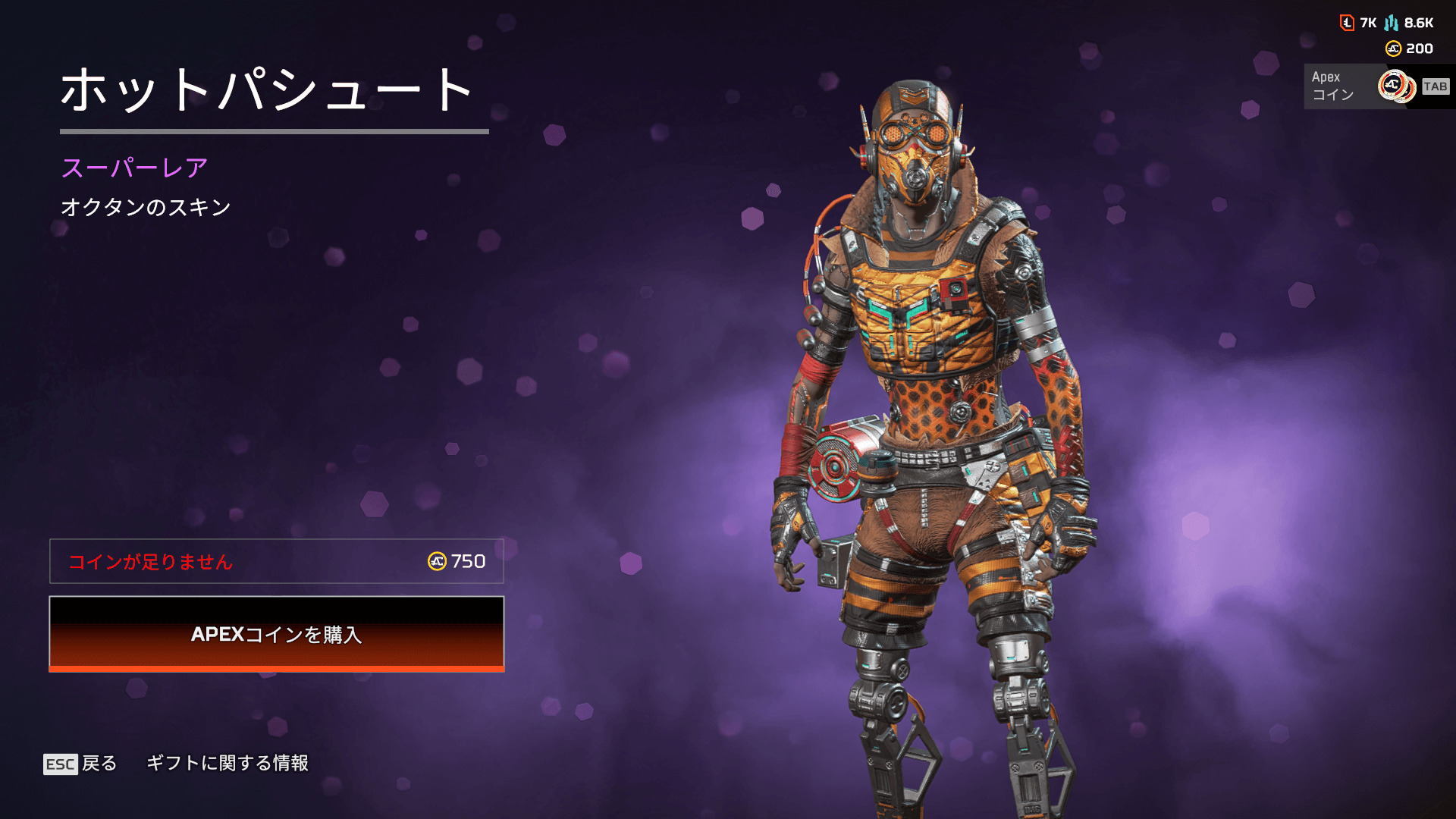Select the 750 coin price row

(277, 561)
